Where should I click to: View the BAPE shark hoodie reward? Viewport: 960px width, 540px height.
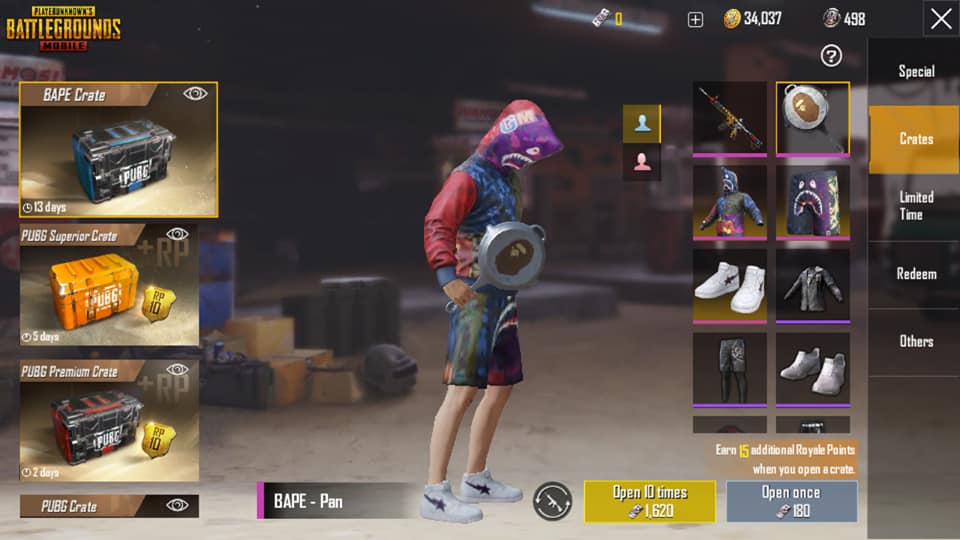[x=730, y=201]
